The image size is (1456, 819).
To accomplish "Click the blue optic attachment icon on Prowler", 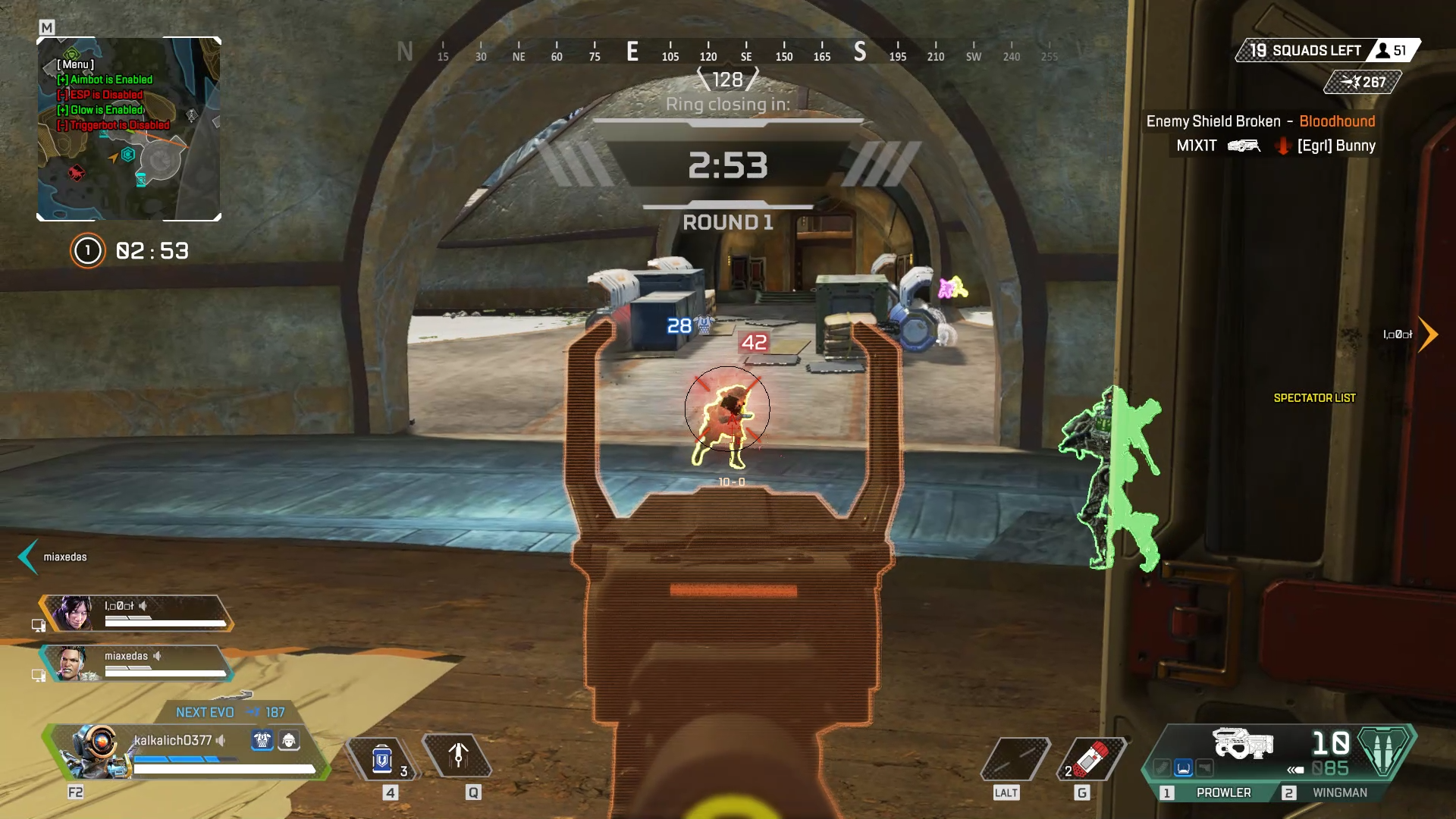I will pos(1182,767).
